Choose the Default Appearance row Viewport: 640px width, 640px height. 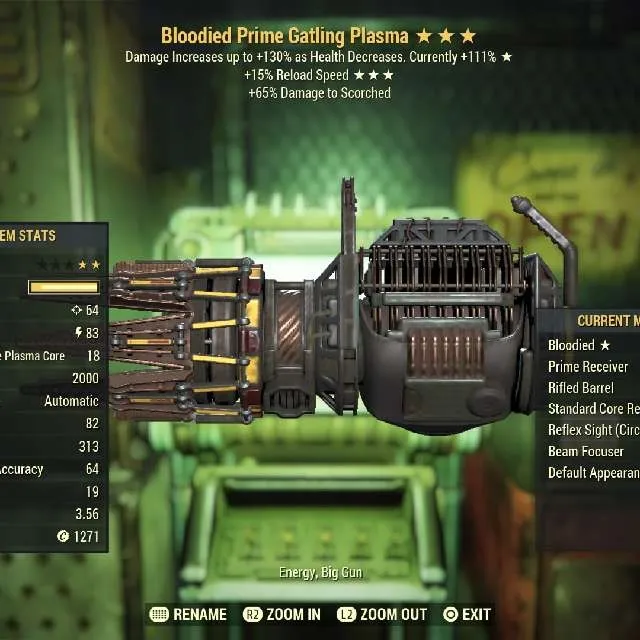(593, 472)
